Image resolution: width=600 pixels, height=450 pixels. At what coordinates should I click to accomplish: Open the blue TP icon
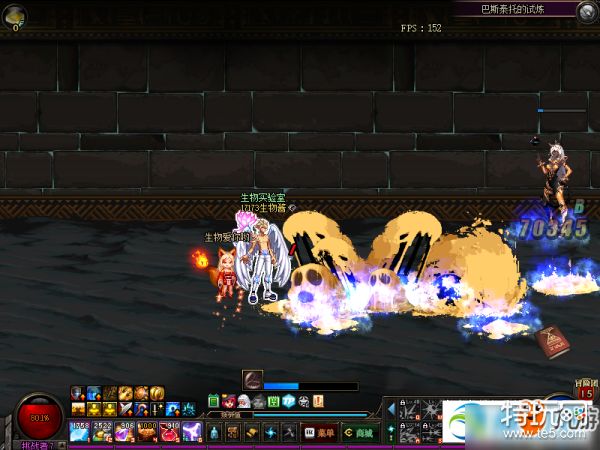pos(289,401)
